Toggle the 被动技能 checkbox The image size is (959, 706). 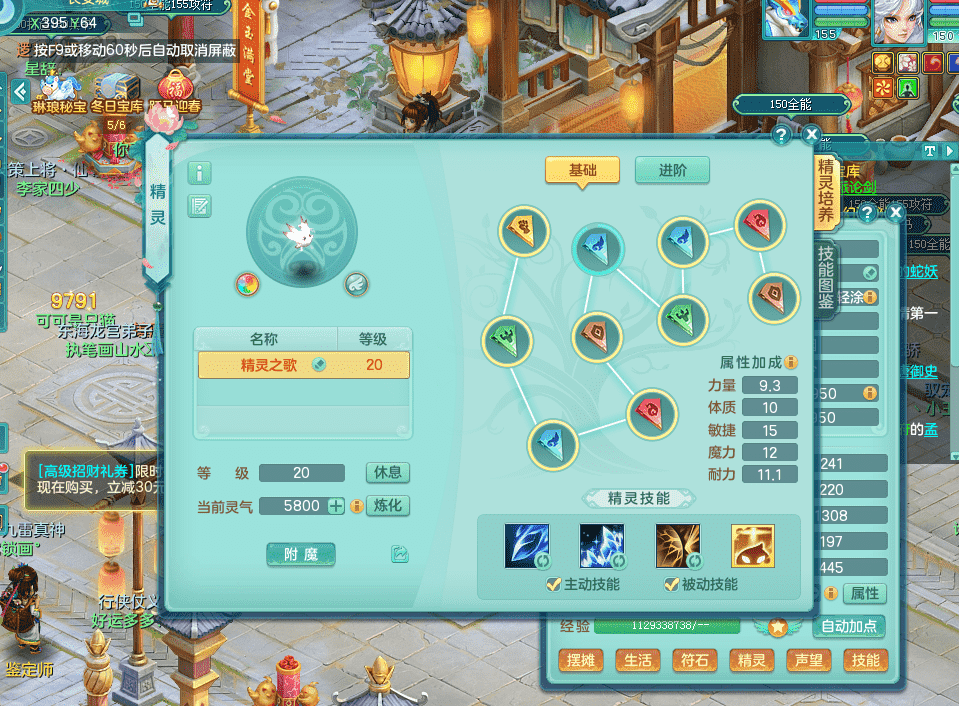click(671, 585)
